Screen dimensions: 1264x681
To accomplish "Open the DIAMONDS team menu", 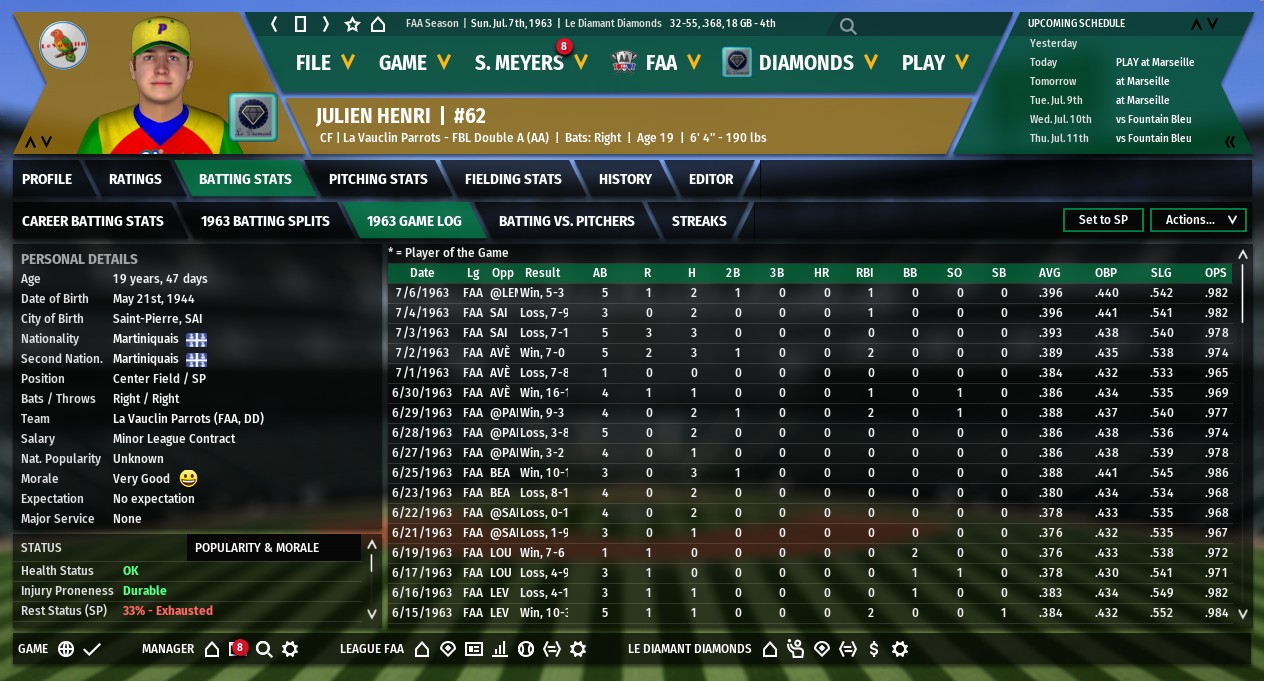I will point(816,62).
